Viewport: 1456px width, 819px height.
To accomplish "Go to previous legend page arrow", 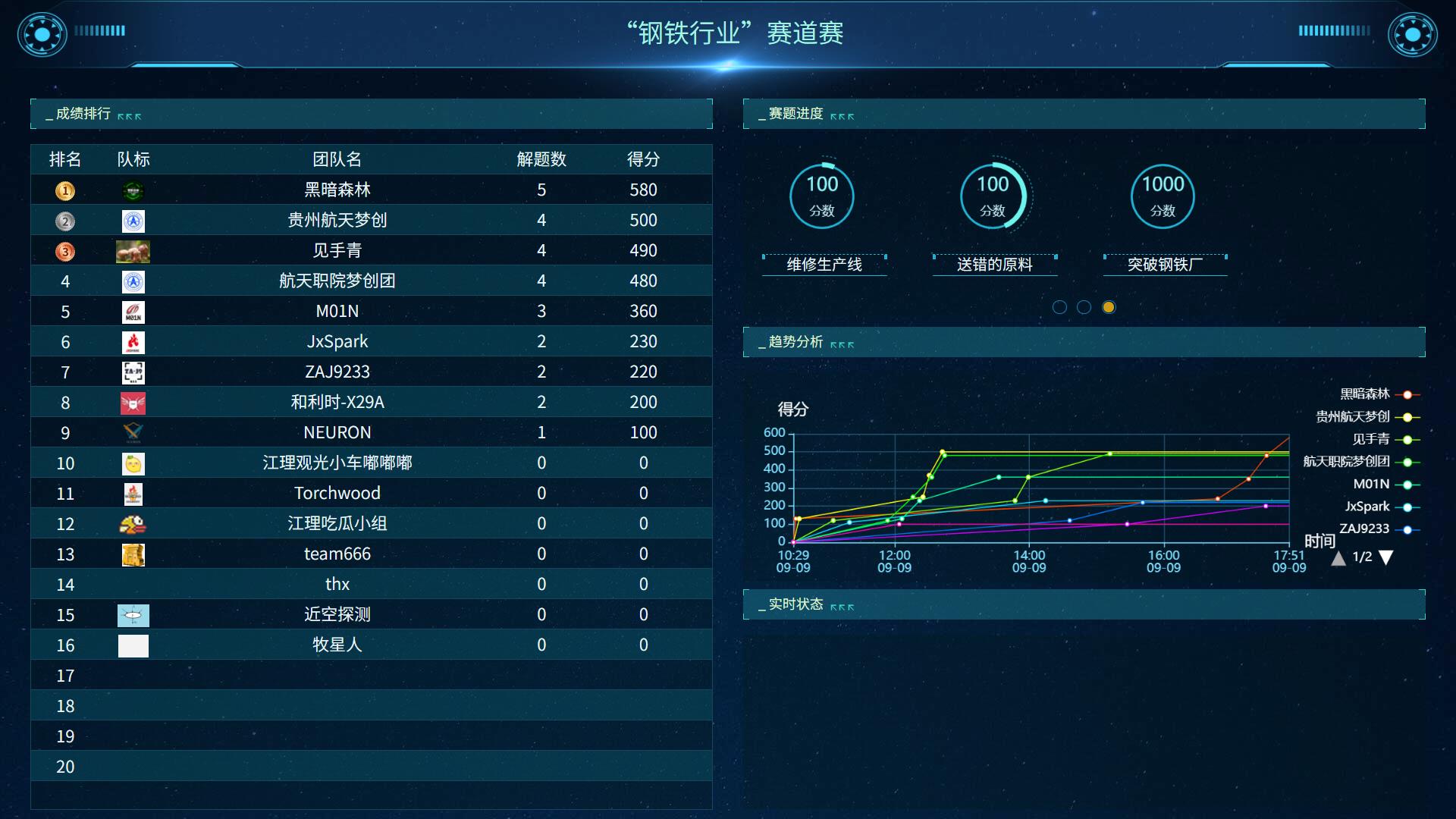I will click(1338, 558).
